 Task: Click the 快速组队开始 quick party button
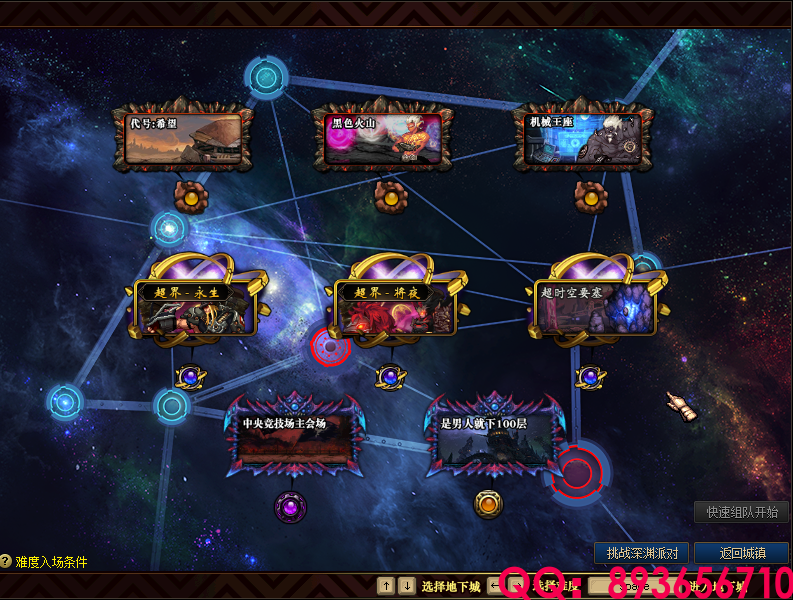tap(741, 512)
